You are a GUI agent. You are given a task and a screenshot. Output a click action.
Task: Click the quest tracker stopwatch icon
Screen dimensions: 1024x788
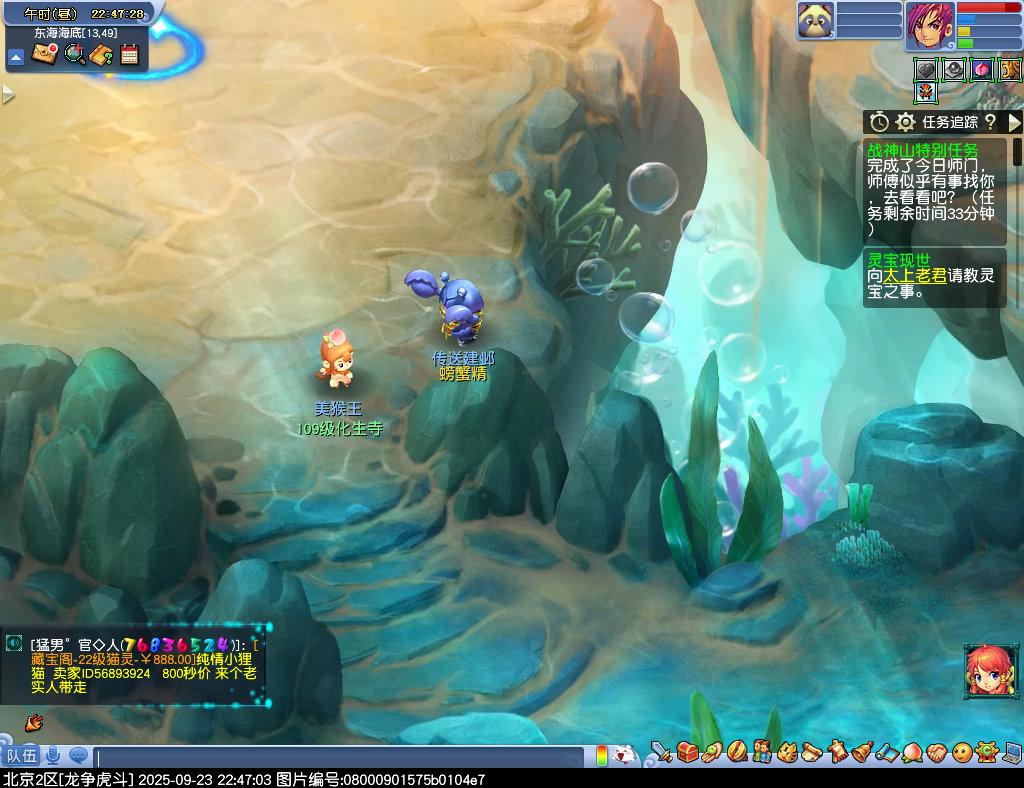click(879, 122)
